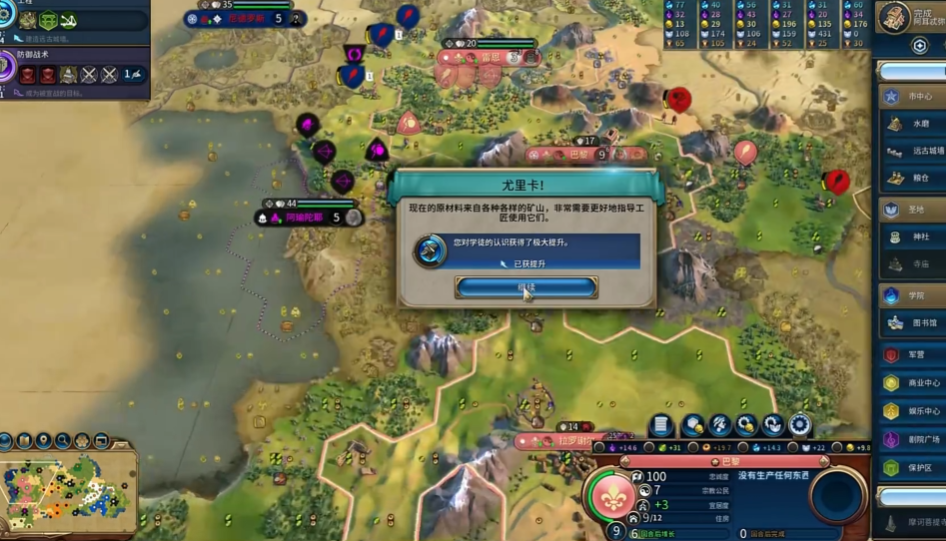Click the 继续 (Continue) button in the Eureka popup
This screenshot has height=541, width=946.
click(x=526, y=287)
